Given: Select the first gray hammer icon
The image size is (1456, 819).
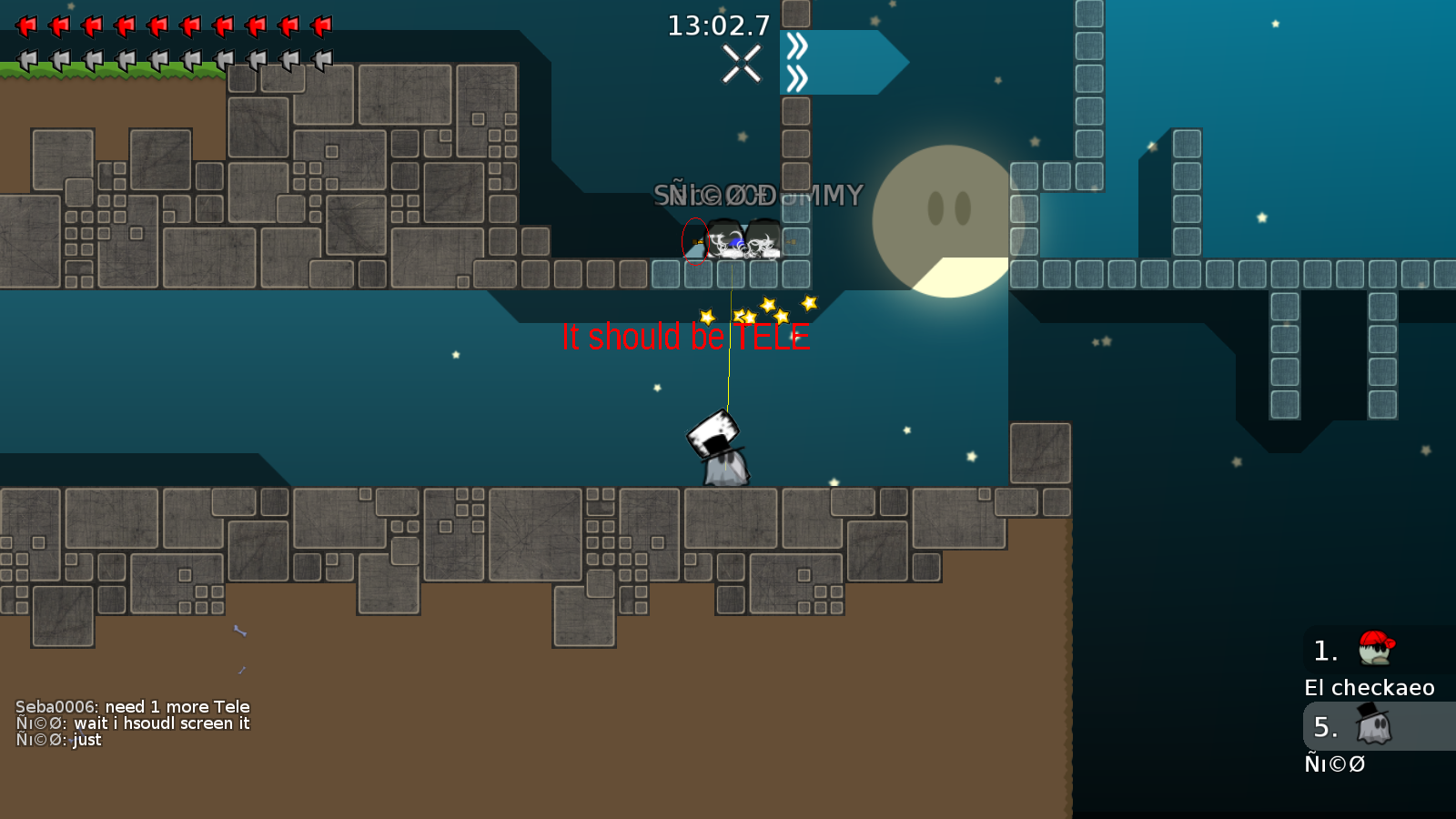Looking at the screenshot, I should tap(29, 62).
